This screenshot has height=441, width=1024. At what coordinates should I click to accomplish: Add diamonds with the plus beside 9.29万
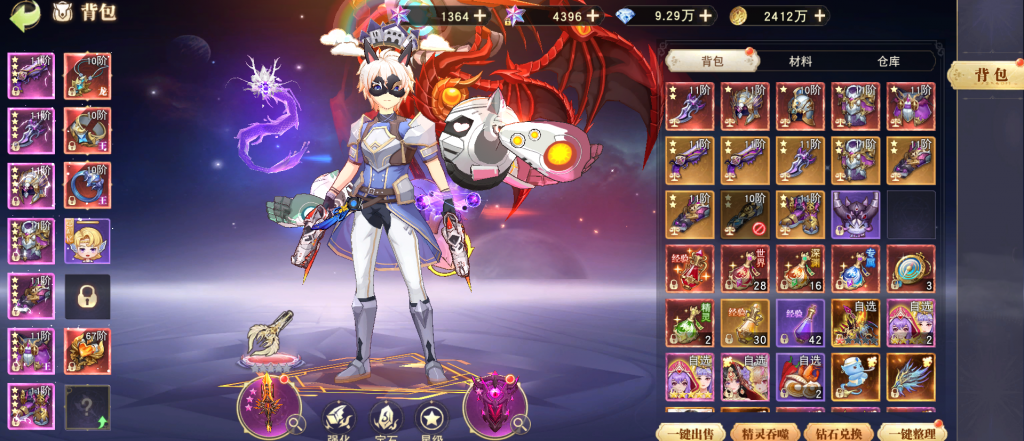[x=707, y=16]
